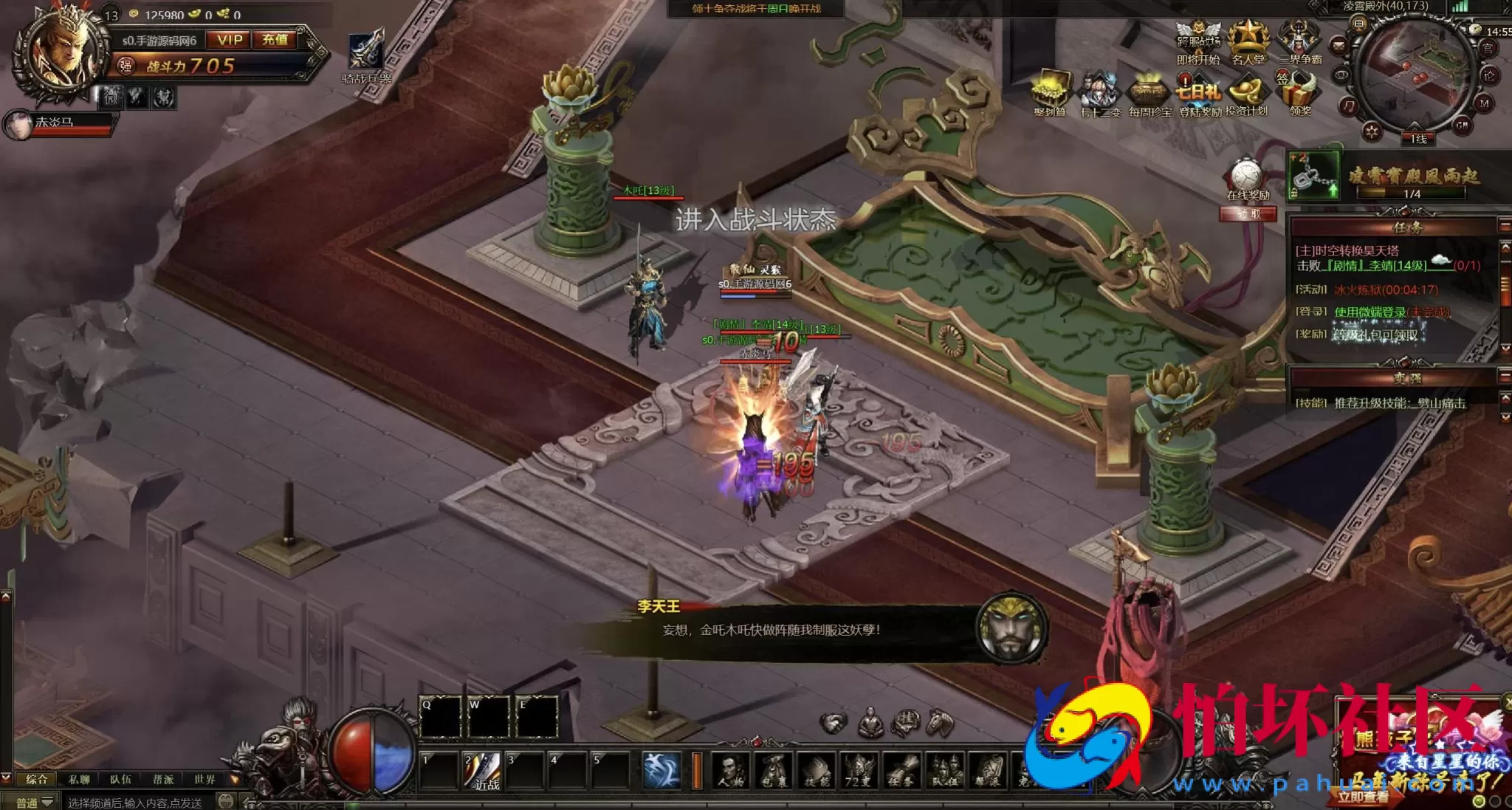The image size is (1512, 810).
Task: Toggle the music note button by minimap
Action: pyautogui.click(x=1349, y=107)
